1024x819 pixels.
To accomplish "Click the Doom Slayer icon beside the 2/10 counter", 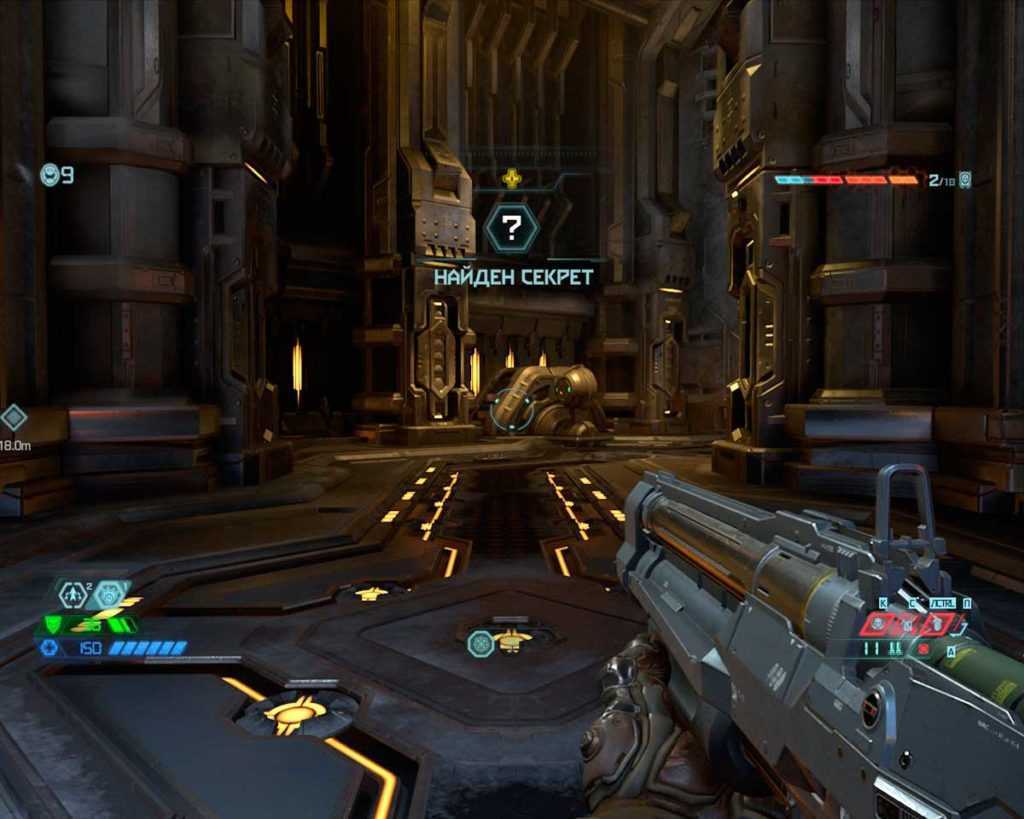I will tap(965, 180).
